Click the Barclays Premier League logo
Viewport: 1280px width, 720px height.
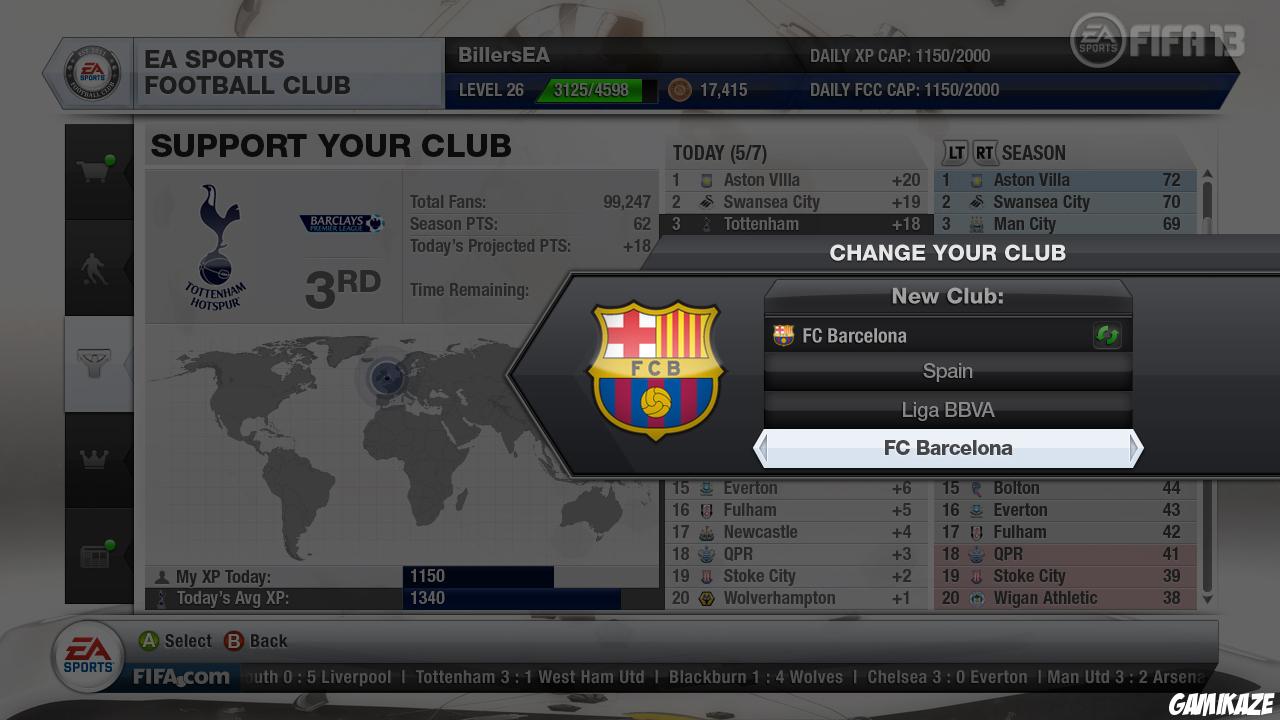pyautogui.click(x=339, y=224)
